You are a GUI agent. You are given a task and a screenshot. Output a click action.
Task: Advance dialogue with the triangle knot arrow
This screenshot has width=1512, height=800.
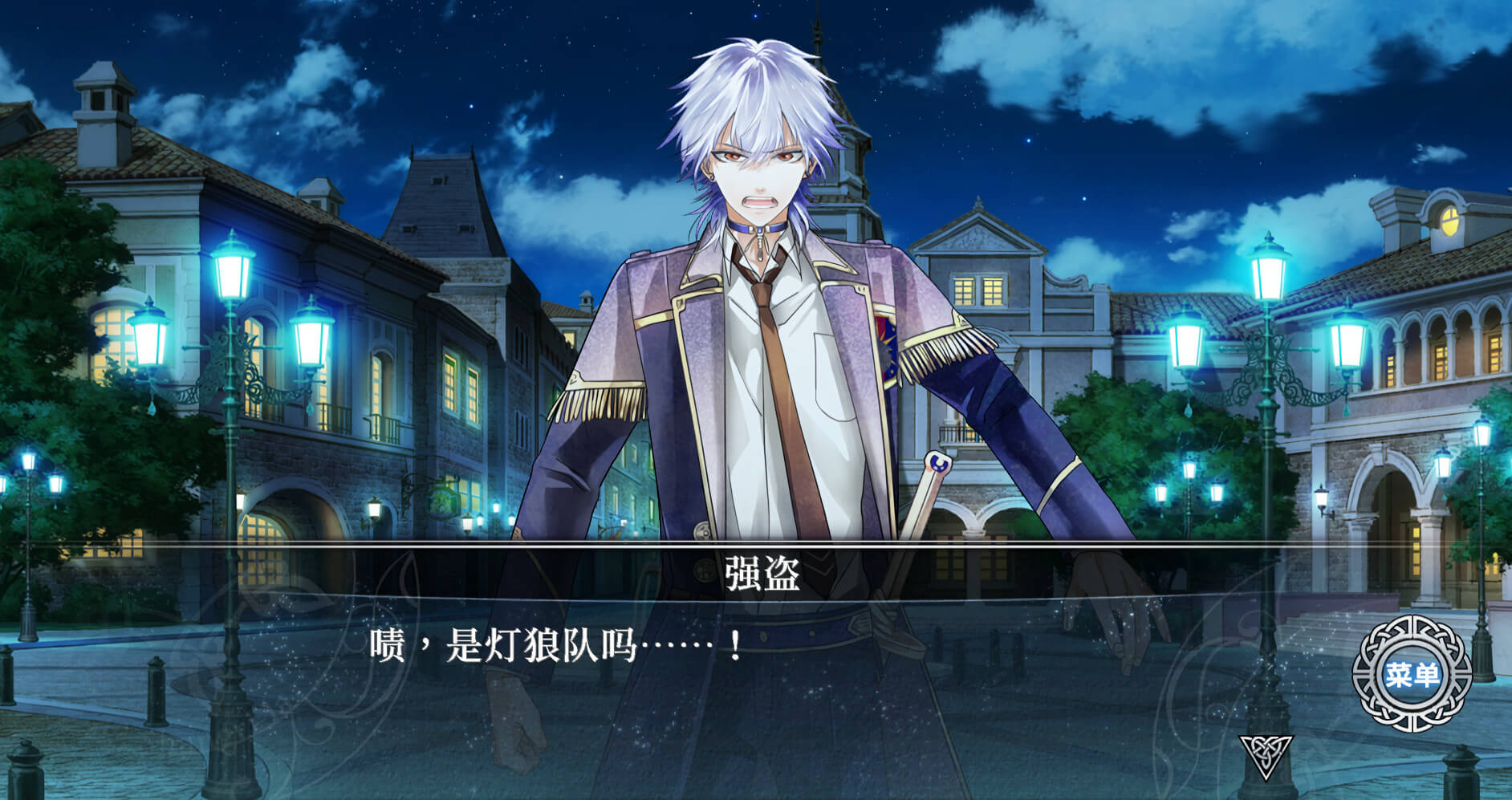click(x=1266, y=754)
